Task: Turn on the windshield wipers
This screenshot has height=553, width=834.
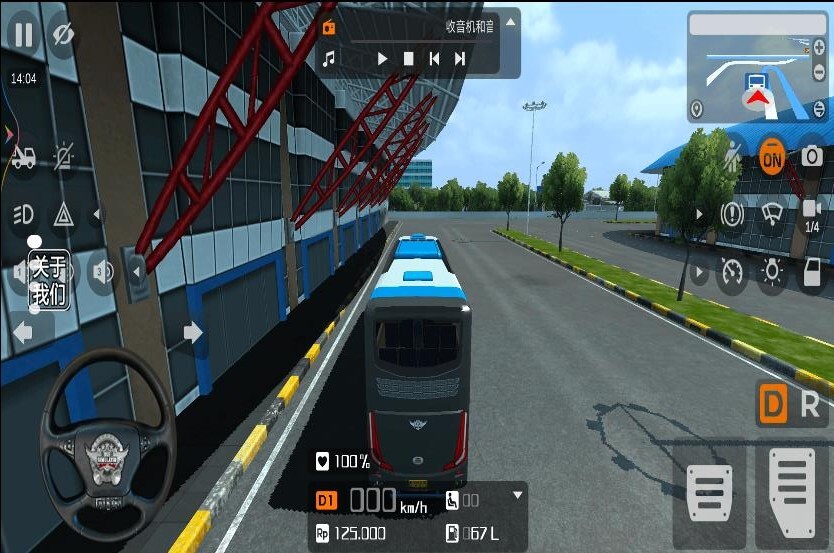Action: tap(771, 214)
